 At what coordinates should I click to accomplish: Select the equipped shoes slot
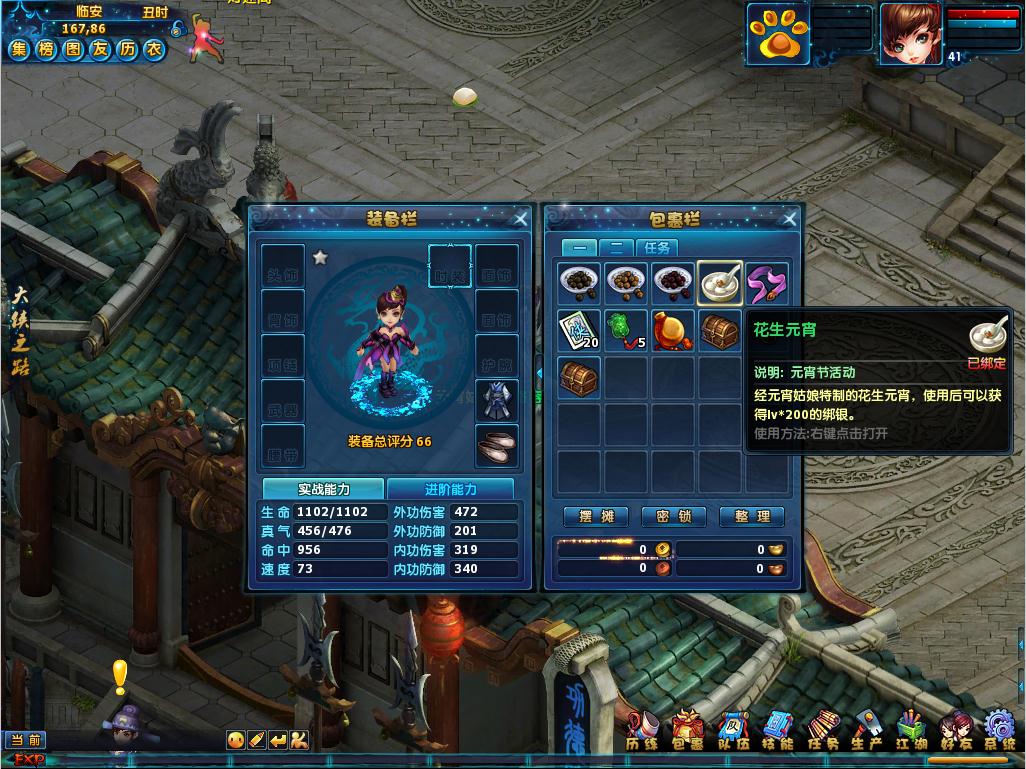pos(497,446)
